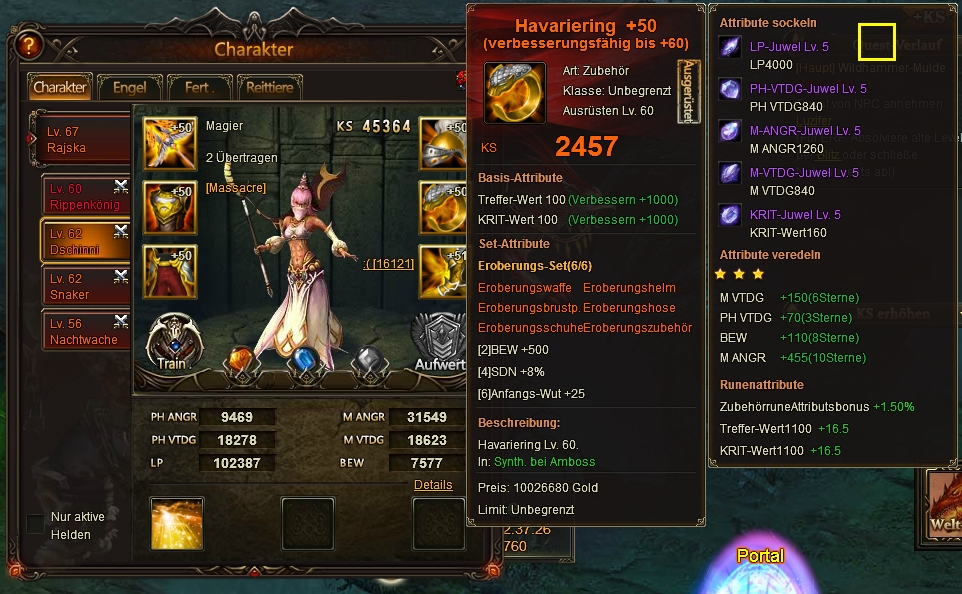Switch to the Engel tab
This screenshot has width=962, height=594.
click(129, 87)
